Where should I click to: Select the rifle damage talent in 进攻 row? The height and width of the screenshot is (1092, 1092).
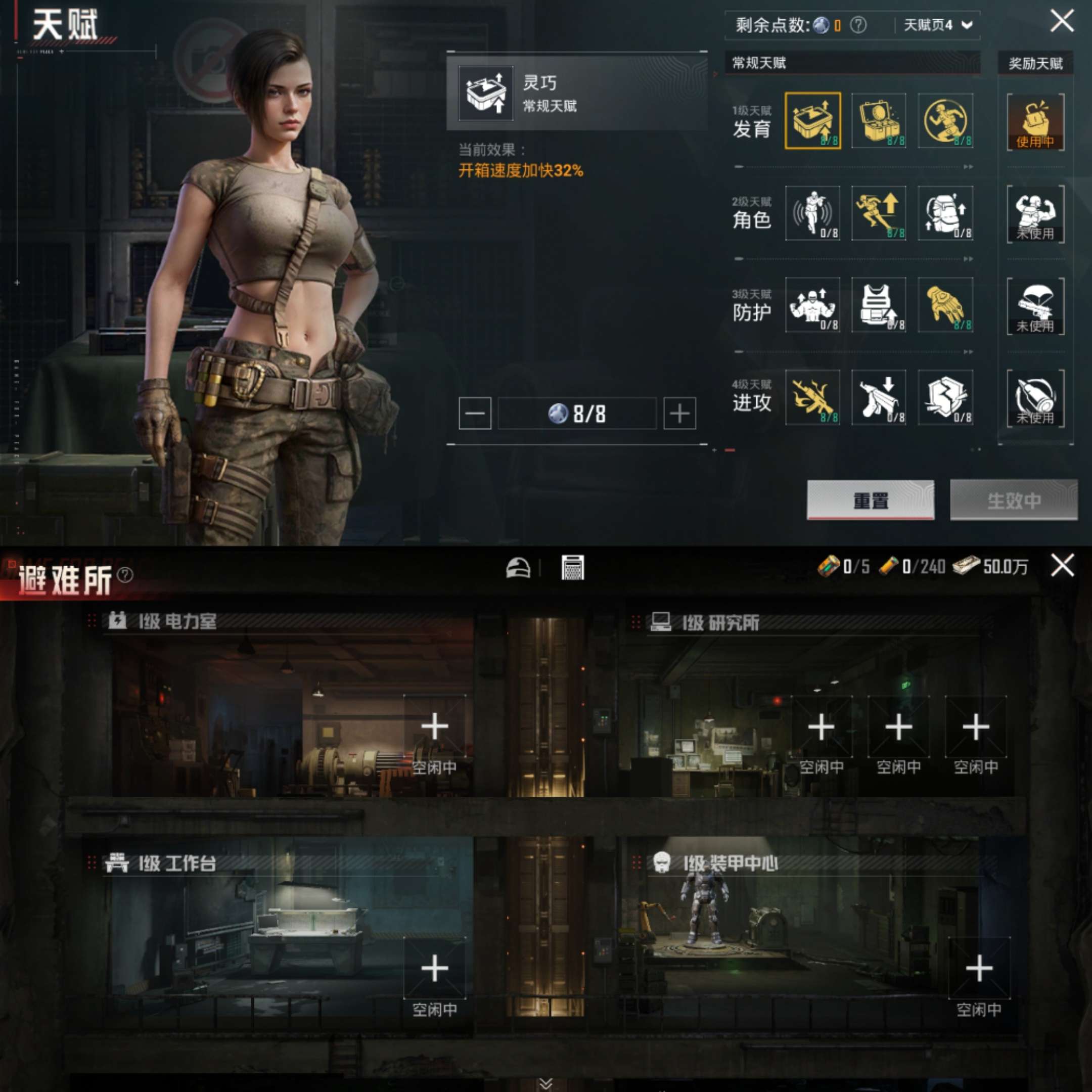coord(814,398)
